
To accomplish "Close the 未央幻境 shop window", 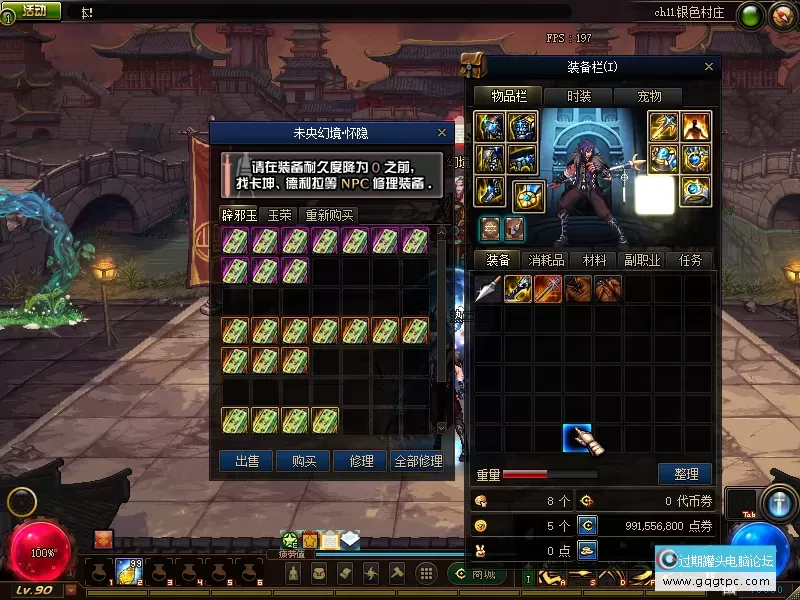I will pos(442,132).
